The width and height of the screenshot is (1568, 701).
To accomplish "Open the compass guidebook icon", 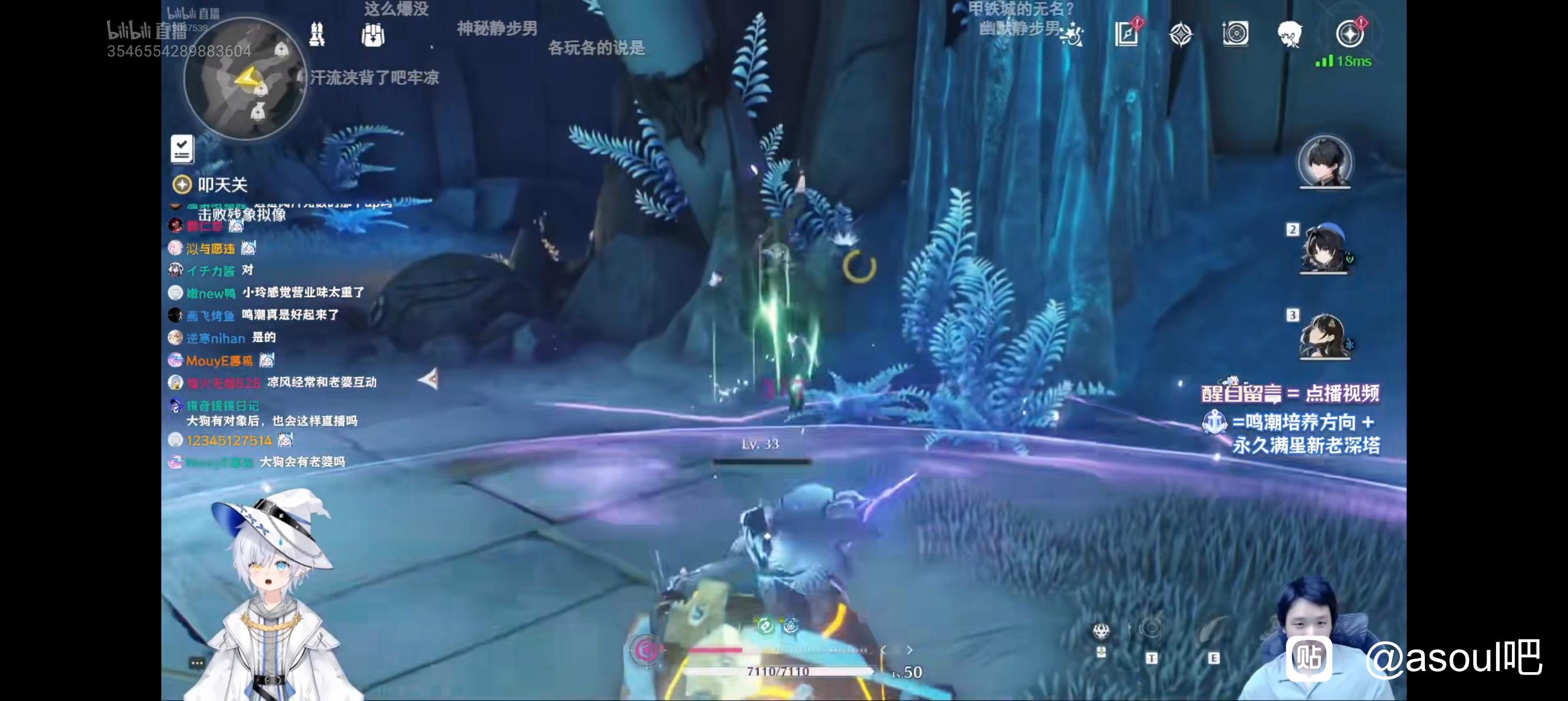I will [x=1127, y=33].
